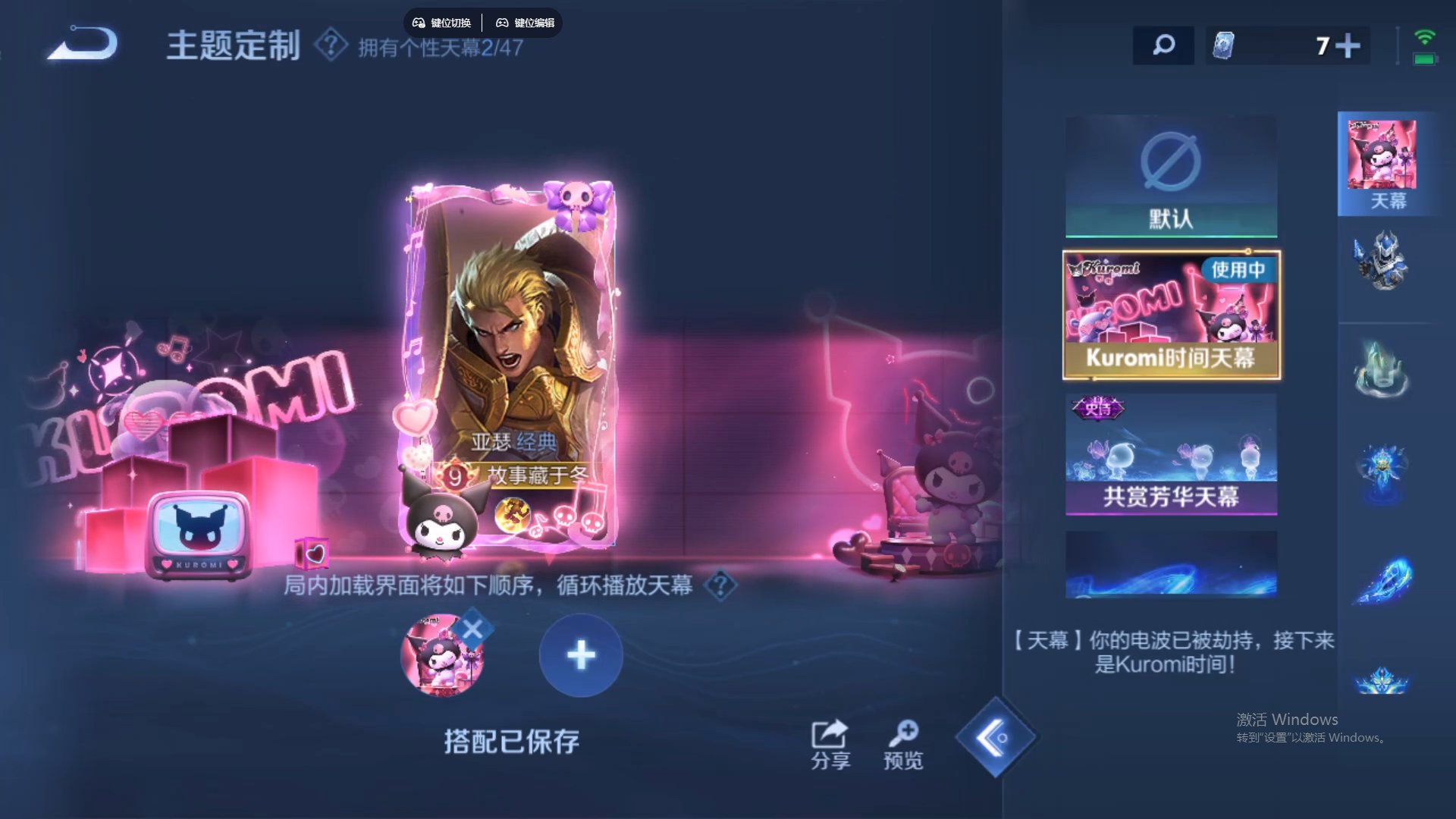Image resolution: width=1456 pixels, height=819 pixels.
Task: Open the Kuromi时间天幕 currently in use
Action: 1172,314
